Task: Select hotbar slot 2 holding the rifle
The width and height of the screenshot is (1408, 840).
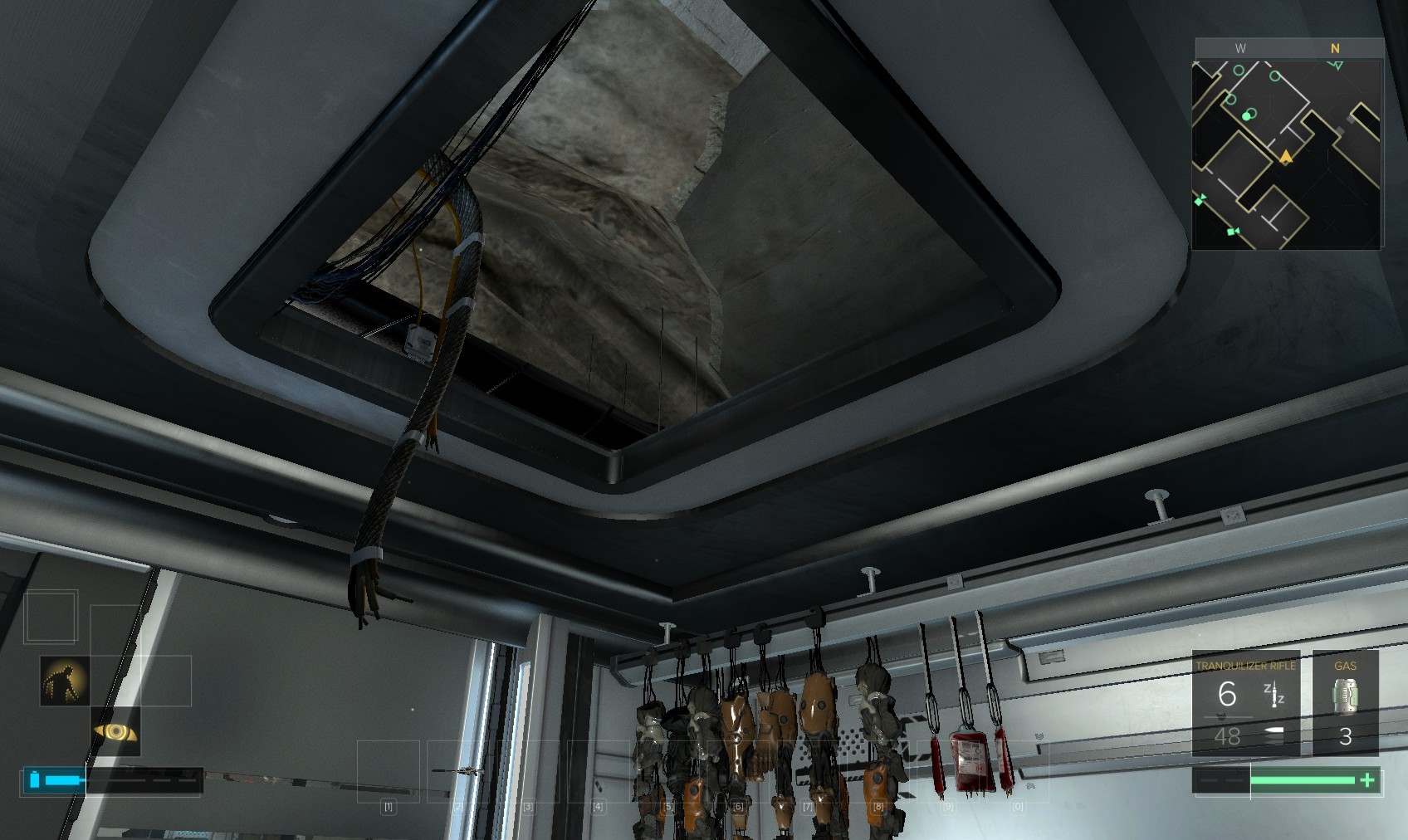Action: [457, 772]
